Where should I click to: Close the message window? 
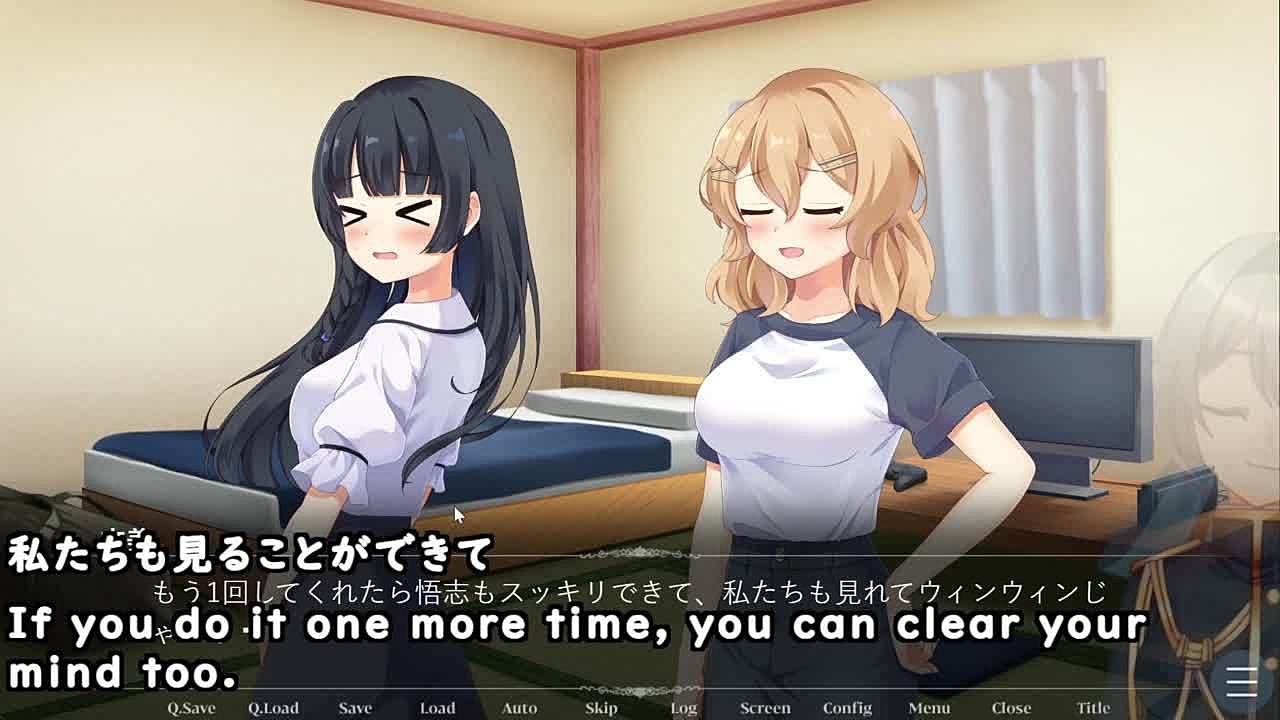click(1011, 708)
